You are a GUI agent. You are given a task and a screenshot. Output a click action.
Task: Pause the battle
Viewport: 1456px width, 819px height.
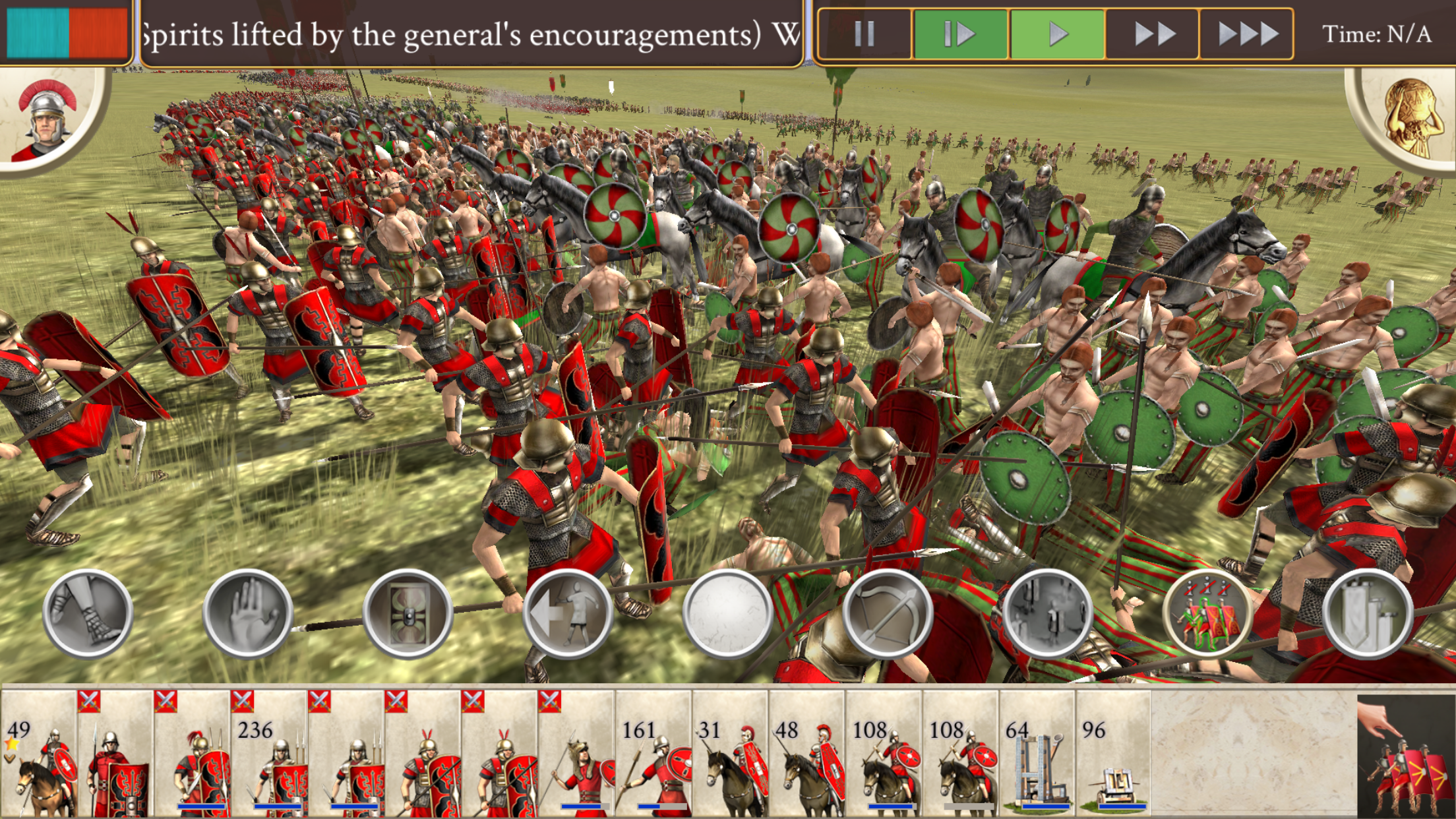(x=864, y=34)
